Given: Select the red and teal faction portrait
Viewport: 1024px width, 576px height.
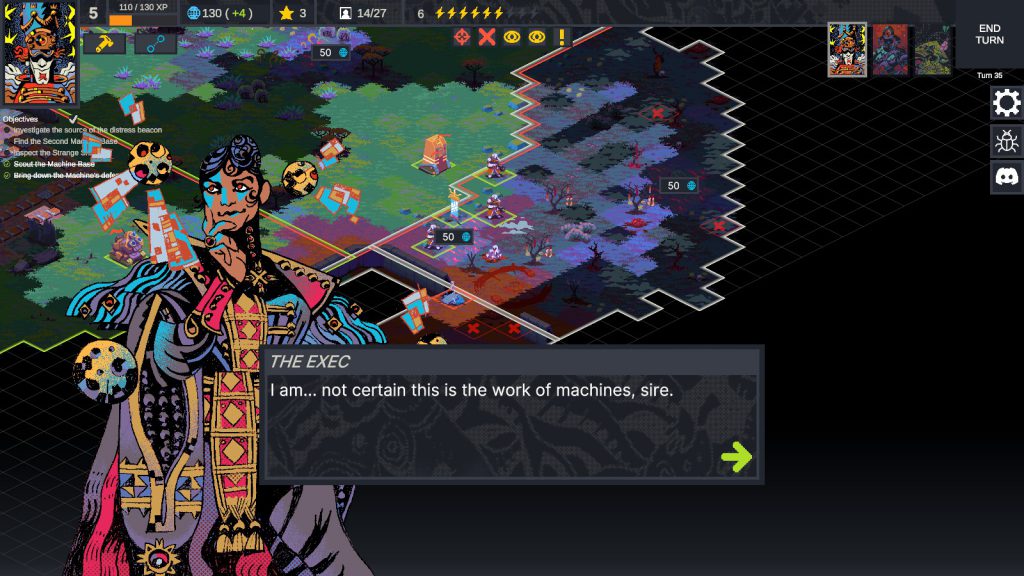Looking at the screenshot, I should [x=890, y=50].
